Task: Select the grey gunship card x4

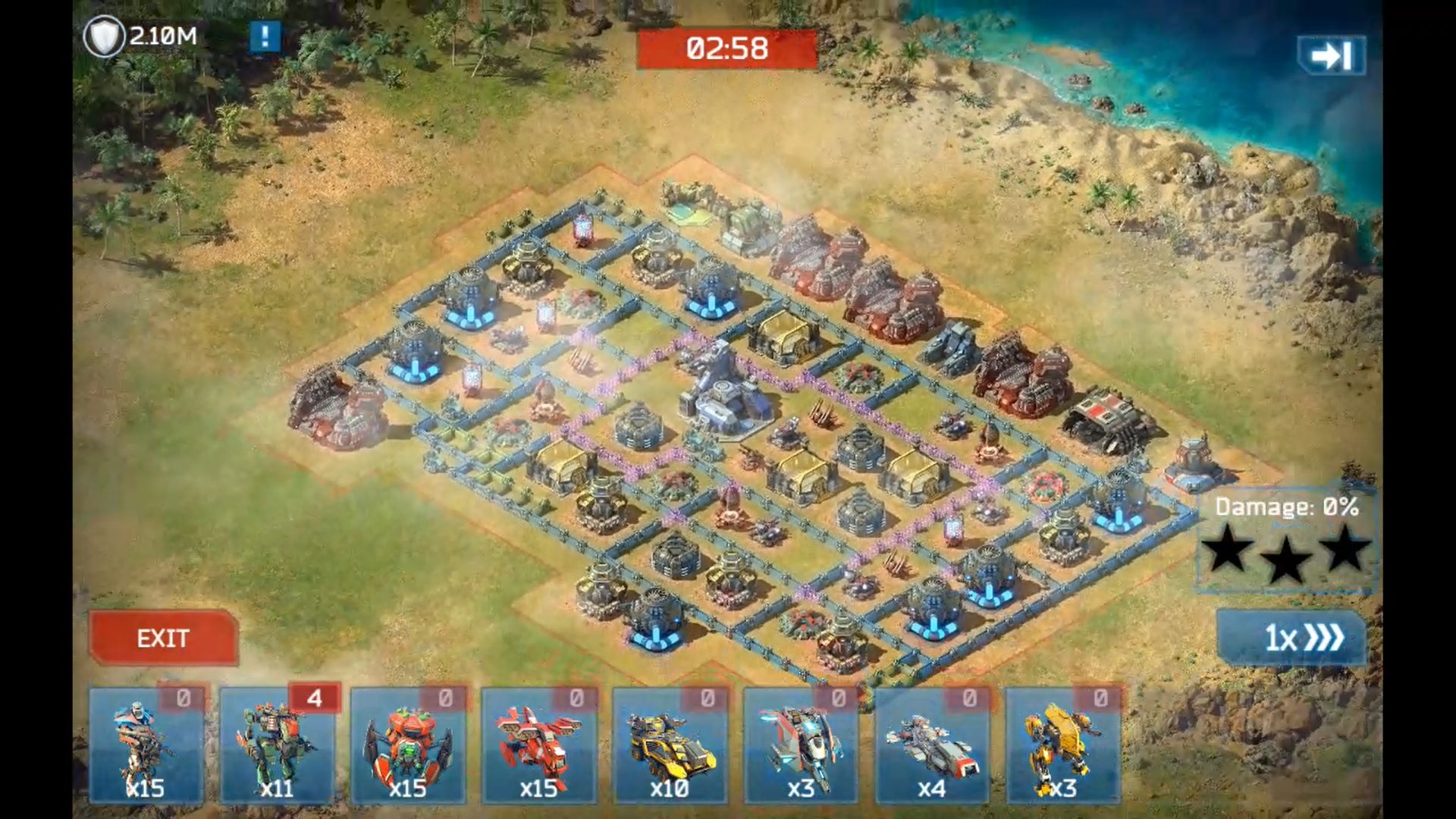Action: click(932, 746)
